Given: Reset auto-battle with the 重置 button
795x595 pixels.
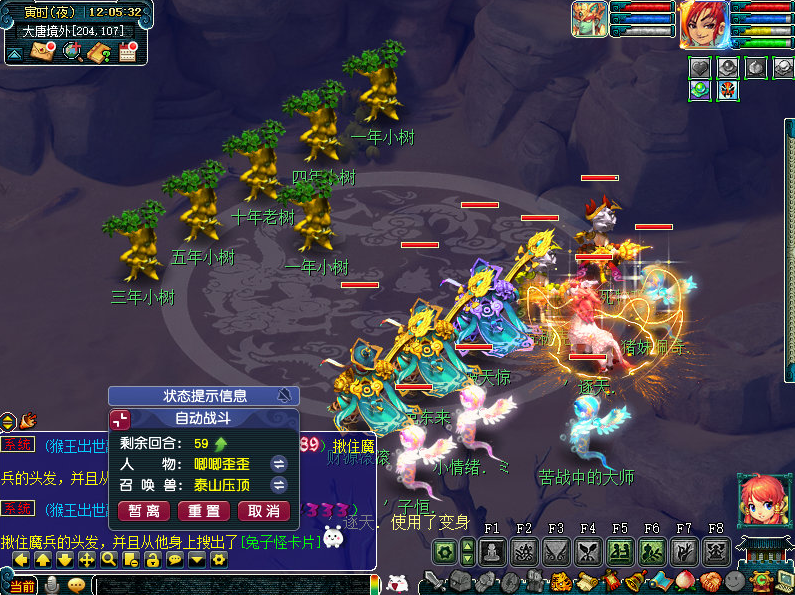Looking at the screenshot, I should point(204,511).
